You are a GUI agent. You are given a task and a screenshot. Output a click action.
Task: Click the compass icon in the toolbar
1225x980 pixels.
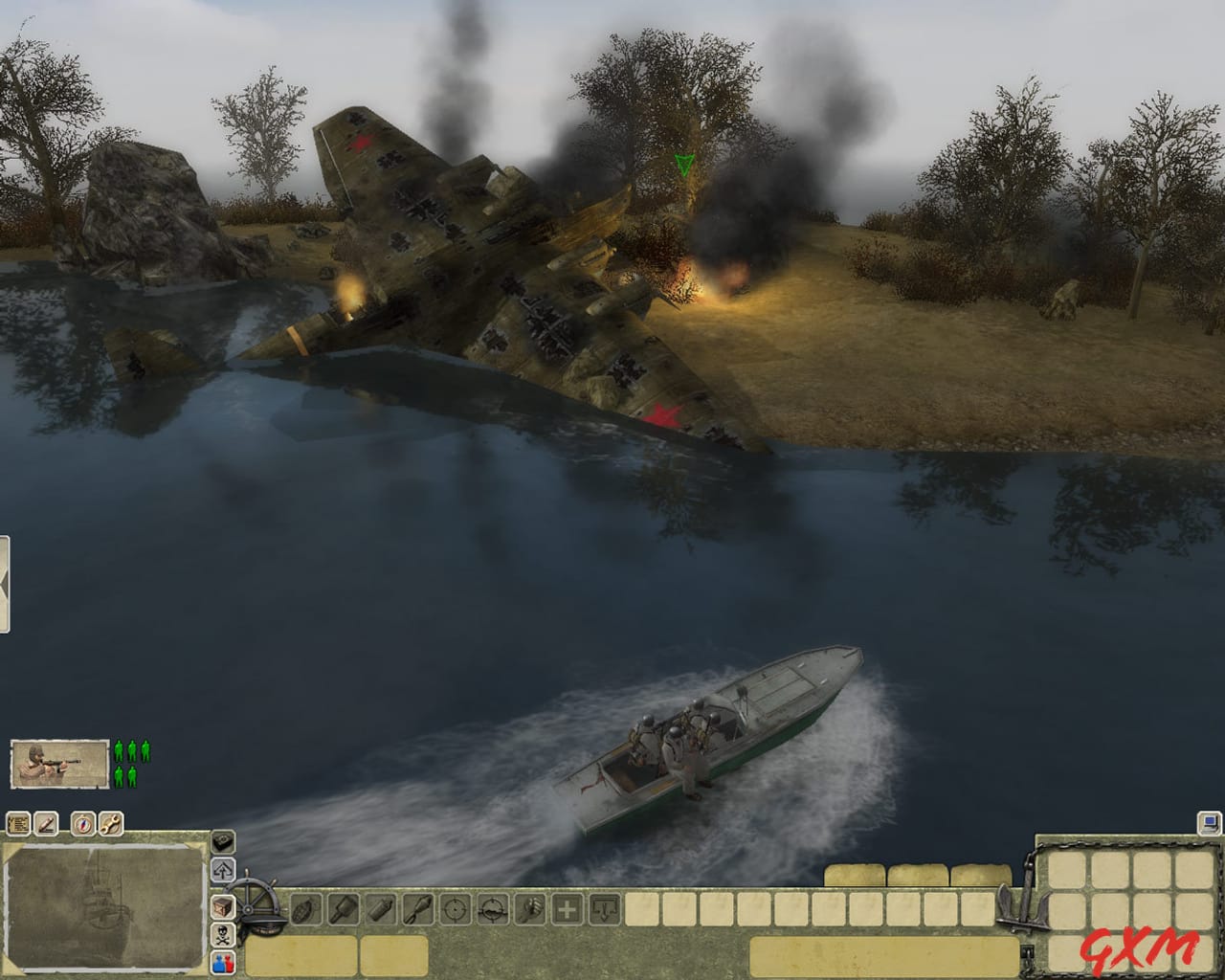tap(84, 825)
